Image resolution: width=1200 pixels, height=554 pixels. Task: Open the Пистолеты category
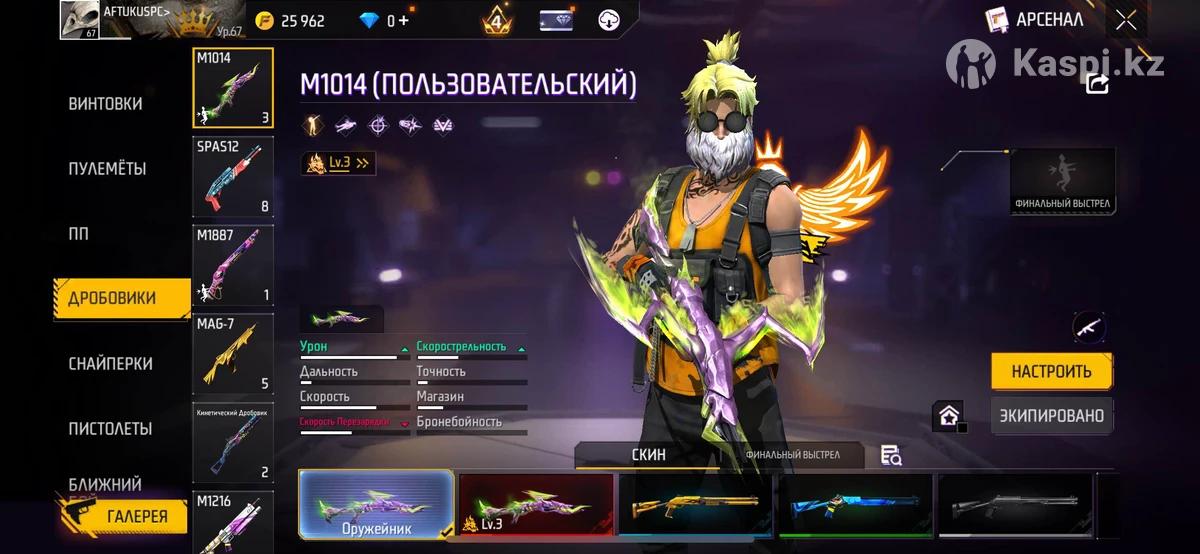point(110,429)
